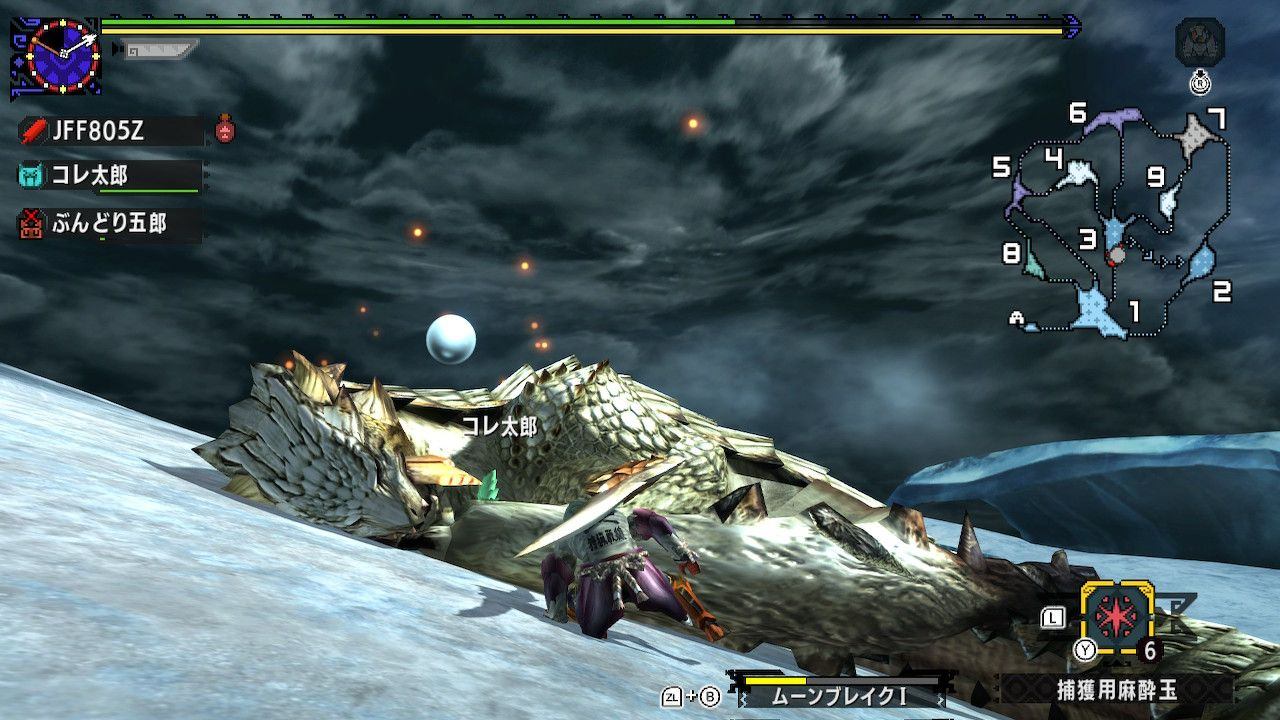Select the tranq bomb item slot
Viewport: 1280px width, 720px height.
pyautogui.click(x=1115, y=617)
